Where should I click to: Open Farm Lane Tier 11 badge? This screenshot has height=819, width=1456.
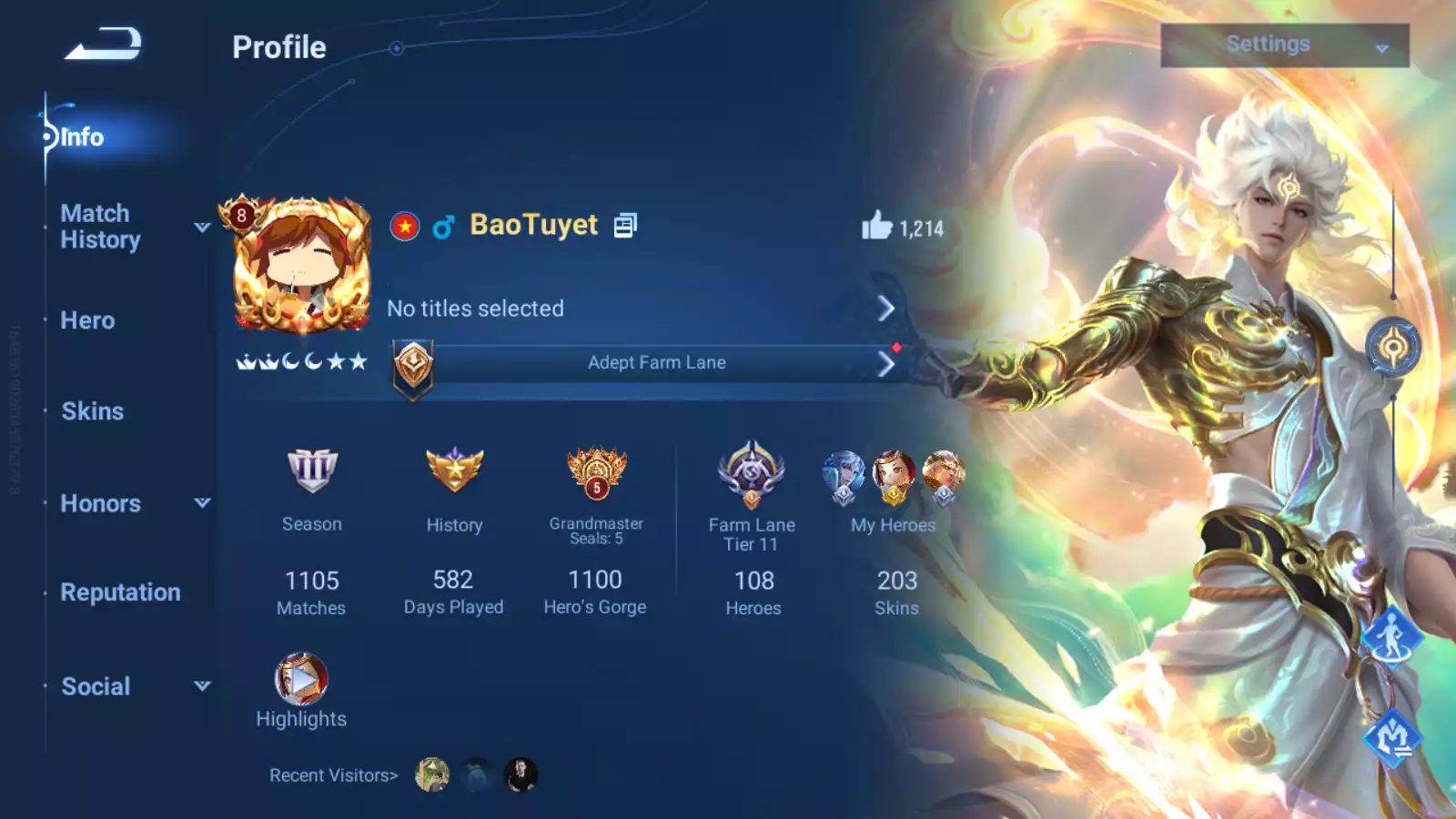(752, 473)
